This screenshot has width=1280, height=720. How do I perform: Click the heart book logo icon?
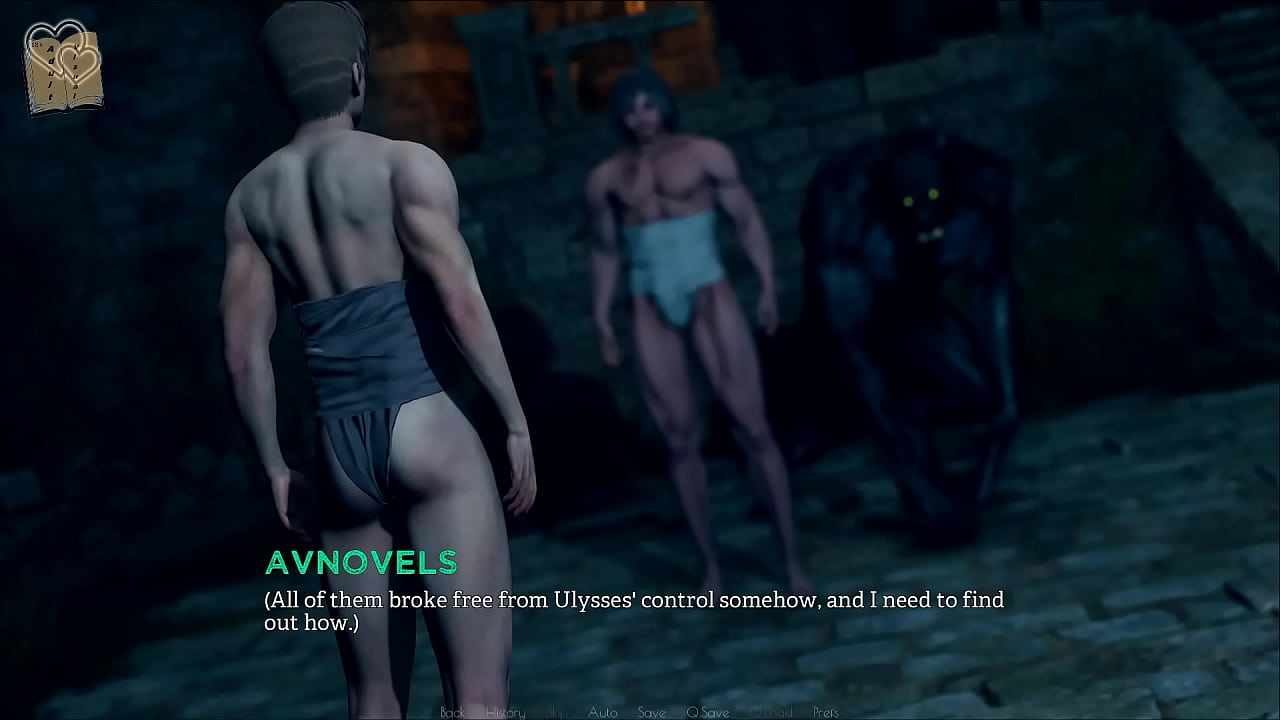(x=62, y=68)
